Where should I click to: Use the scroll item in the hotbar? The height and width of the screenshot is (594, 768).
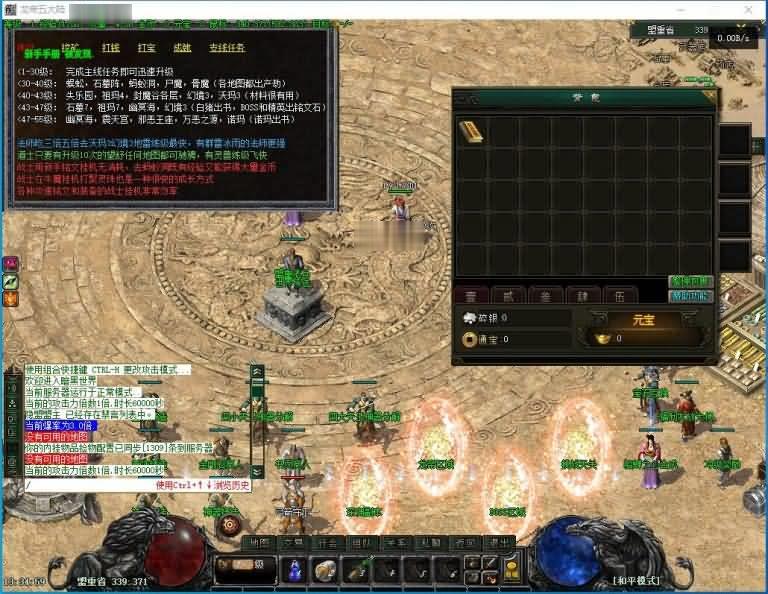(325, 570)
